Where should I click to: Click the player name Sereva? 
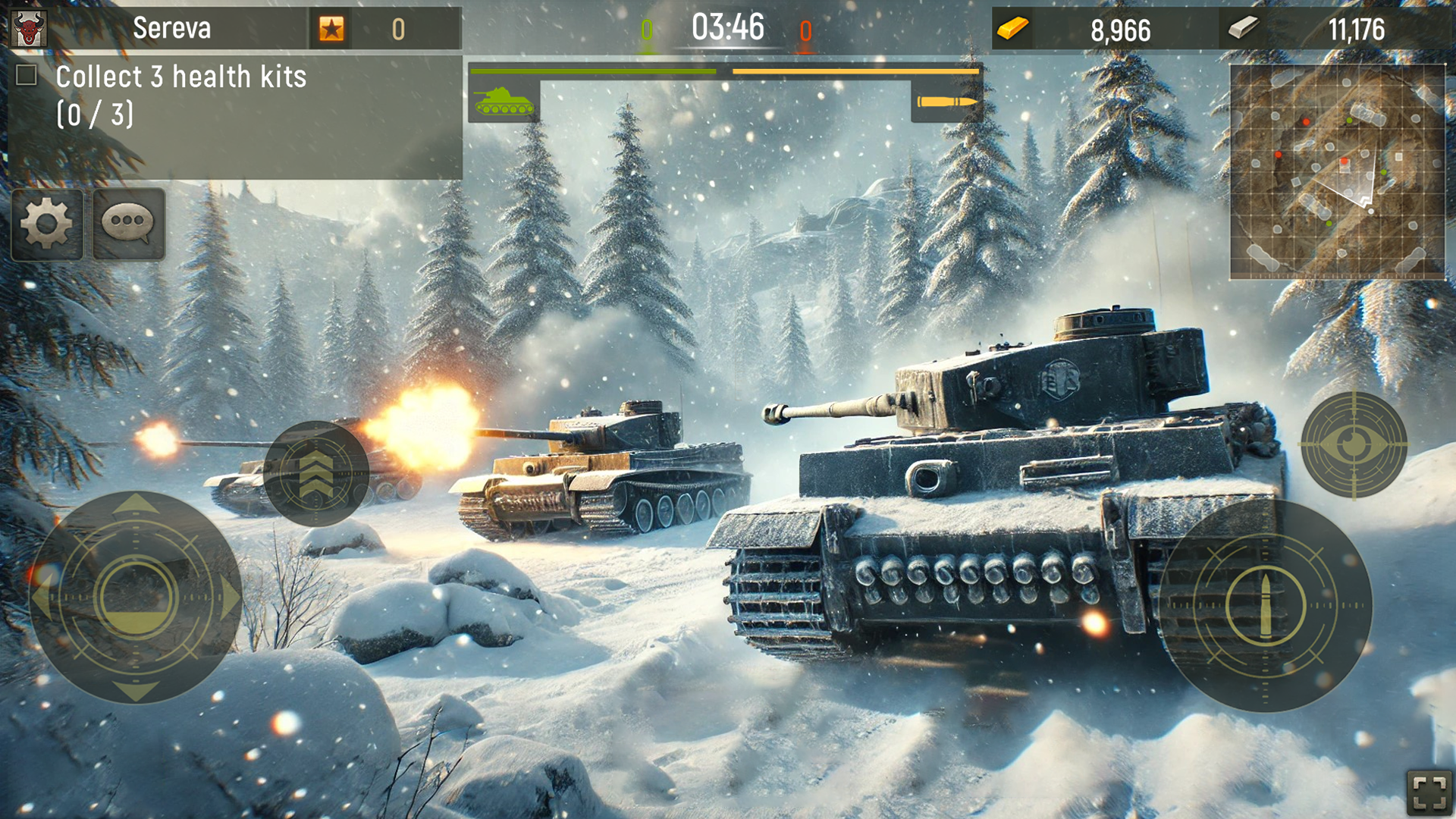pyautogui.click(x=173, y=29)
